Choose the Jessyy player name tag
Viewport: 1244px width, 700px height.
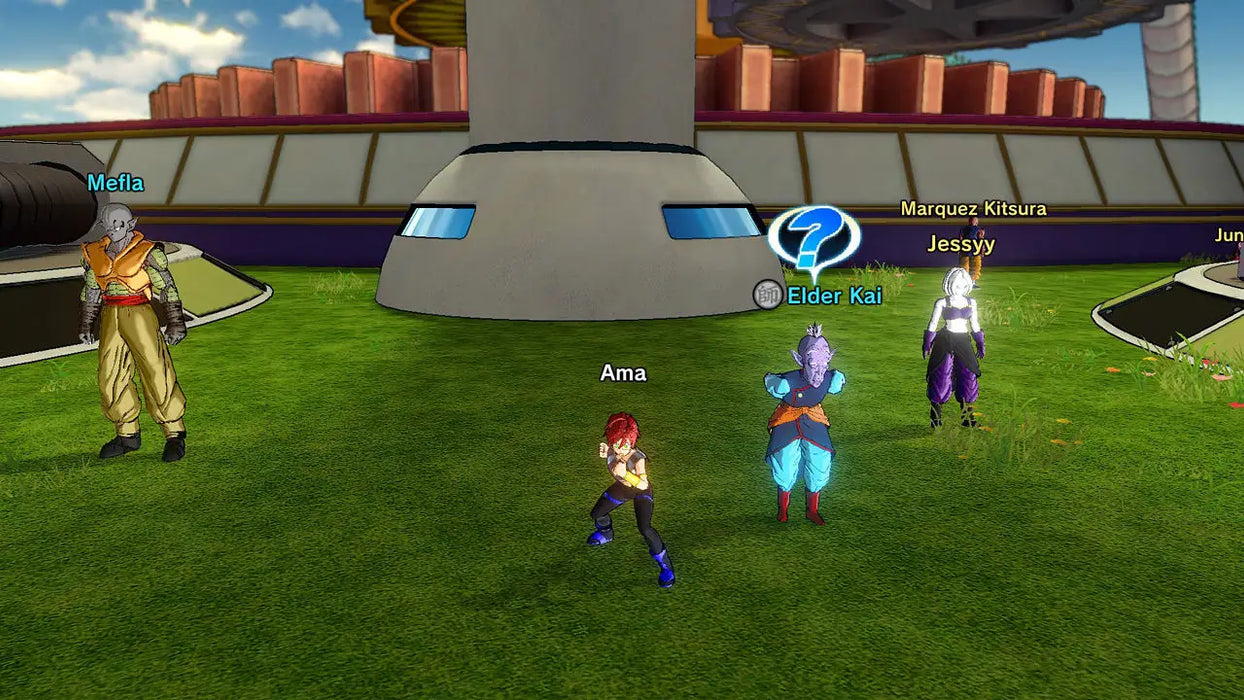coord(960,244)
